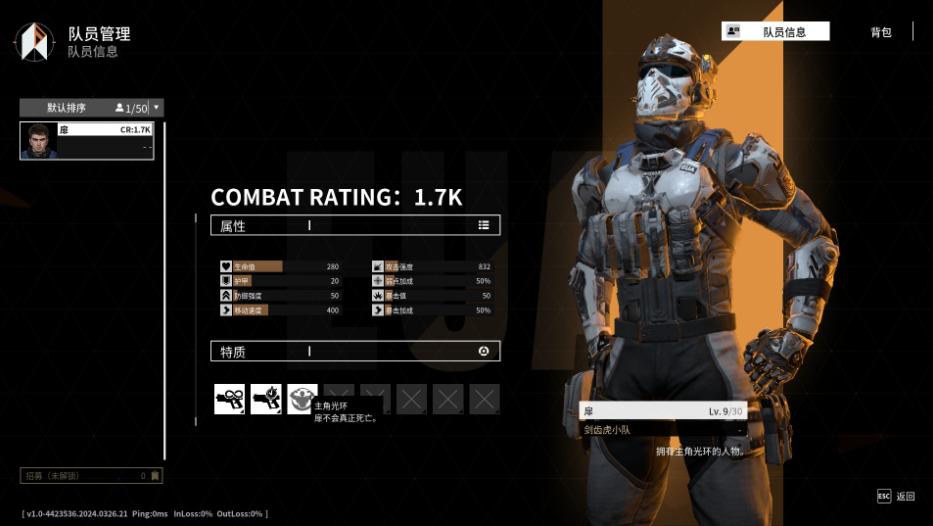Select squad member 犀 in the roster
This screenshot has width=933, height=526.
tap(87, 141)
